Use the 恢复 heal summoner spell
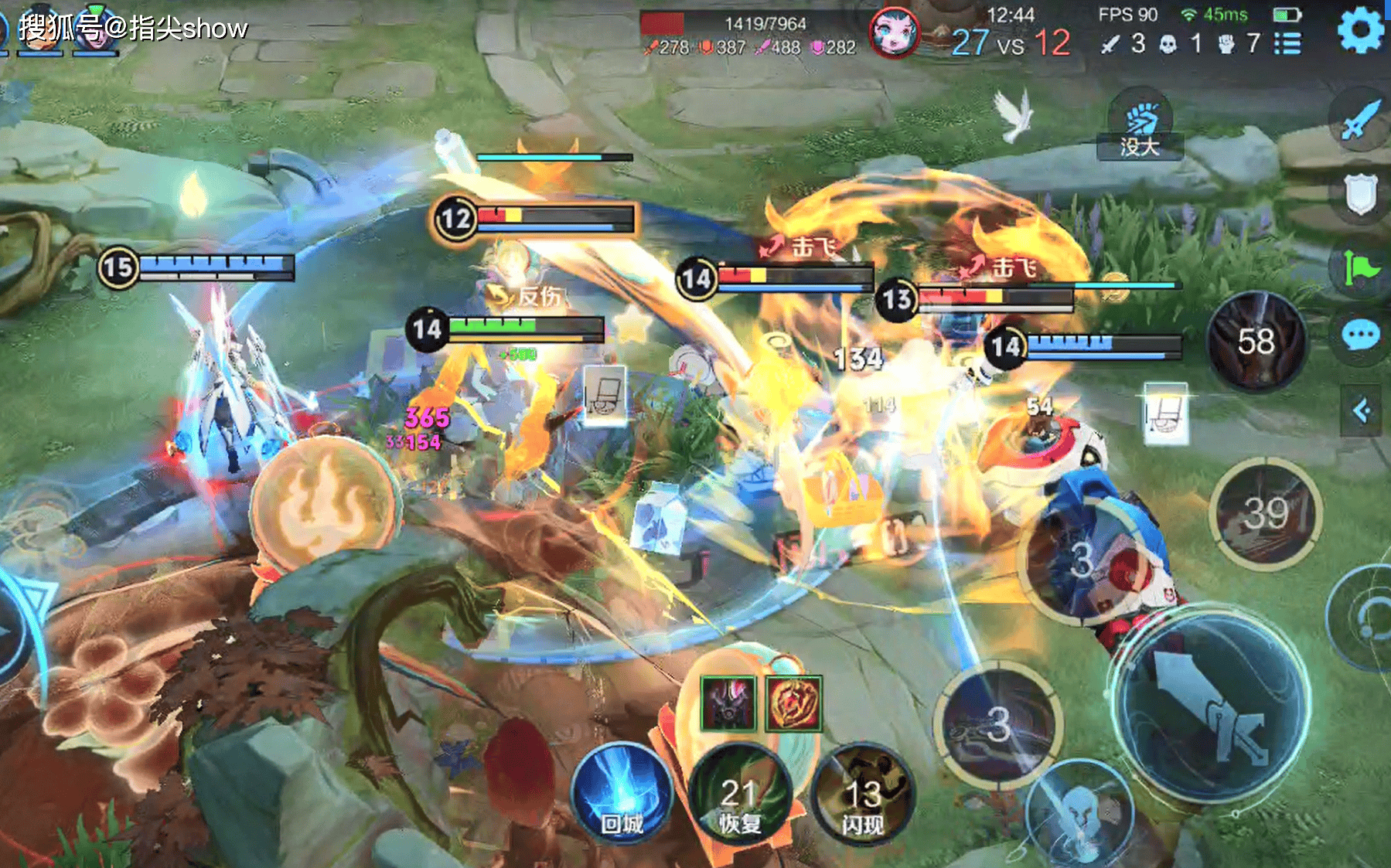The width and height of the screenshot is (1391, 868). click(740, 796)
